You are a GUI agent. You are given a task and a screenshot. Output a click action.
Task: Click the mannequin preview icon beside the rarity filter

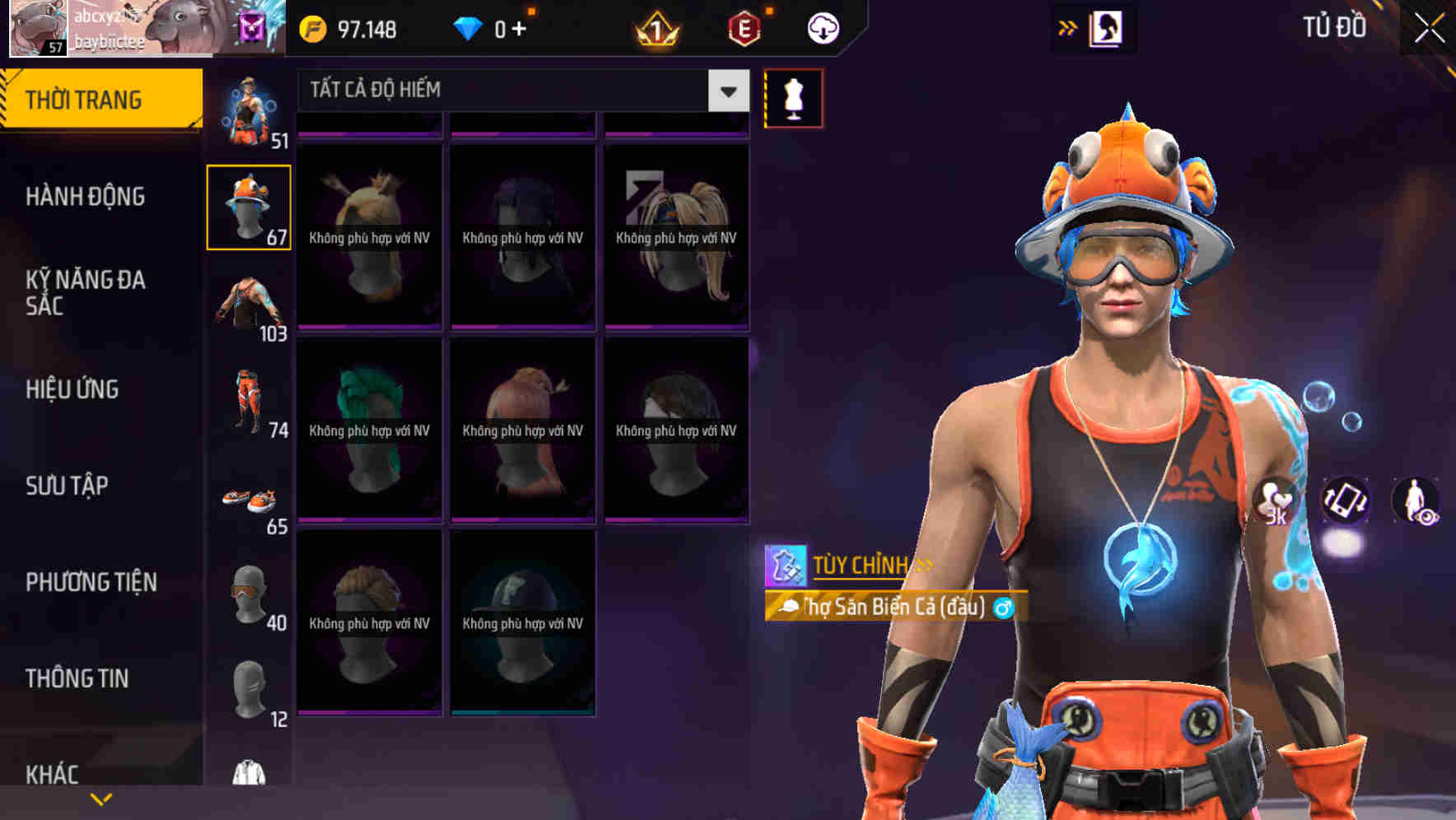pyautogui.click(x=793, y=96)
